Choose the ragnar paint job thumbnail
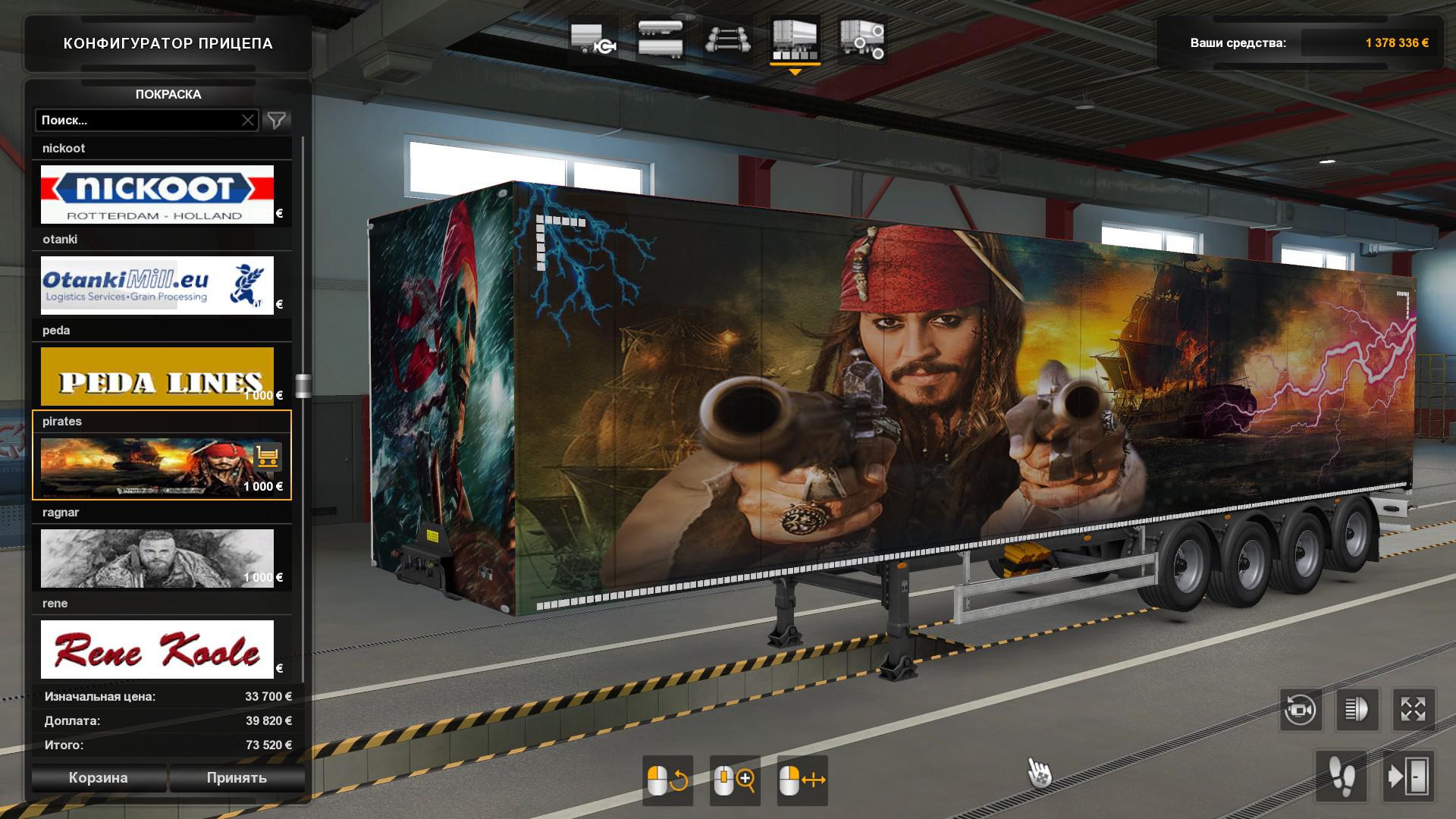 [157, 558]
